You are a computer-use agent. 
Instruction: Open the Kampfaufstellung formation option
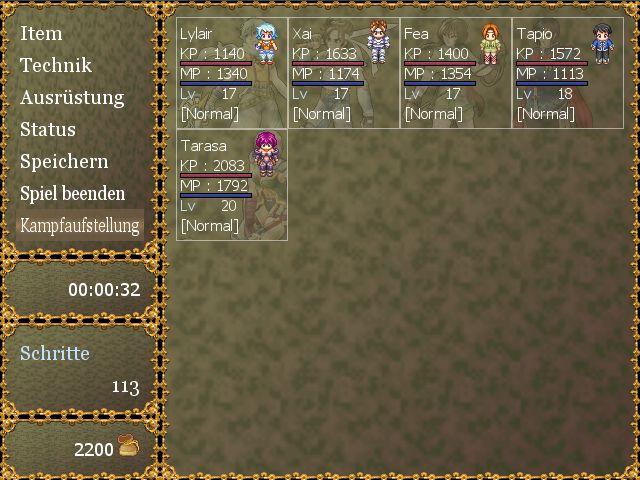pos(80,225)
